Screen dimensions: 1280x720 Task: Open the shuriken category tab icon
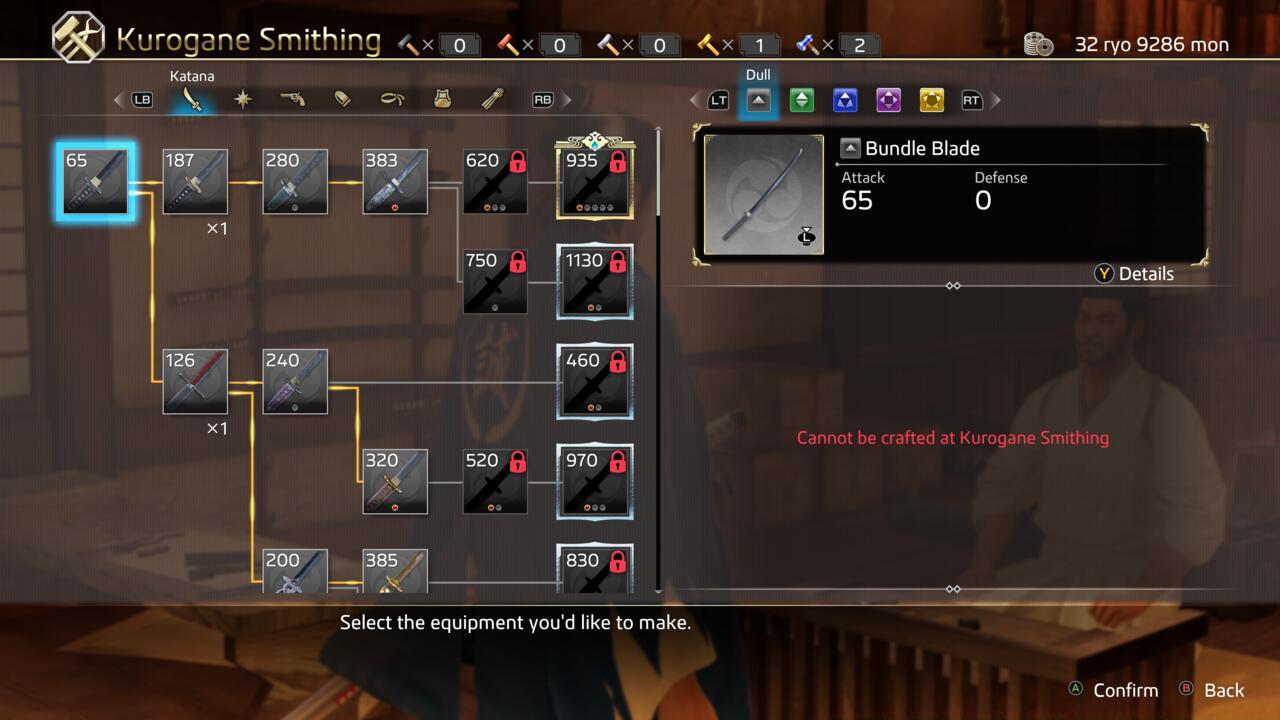[x=243, y=99]
